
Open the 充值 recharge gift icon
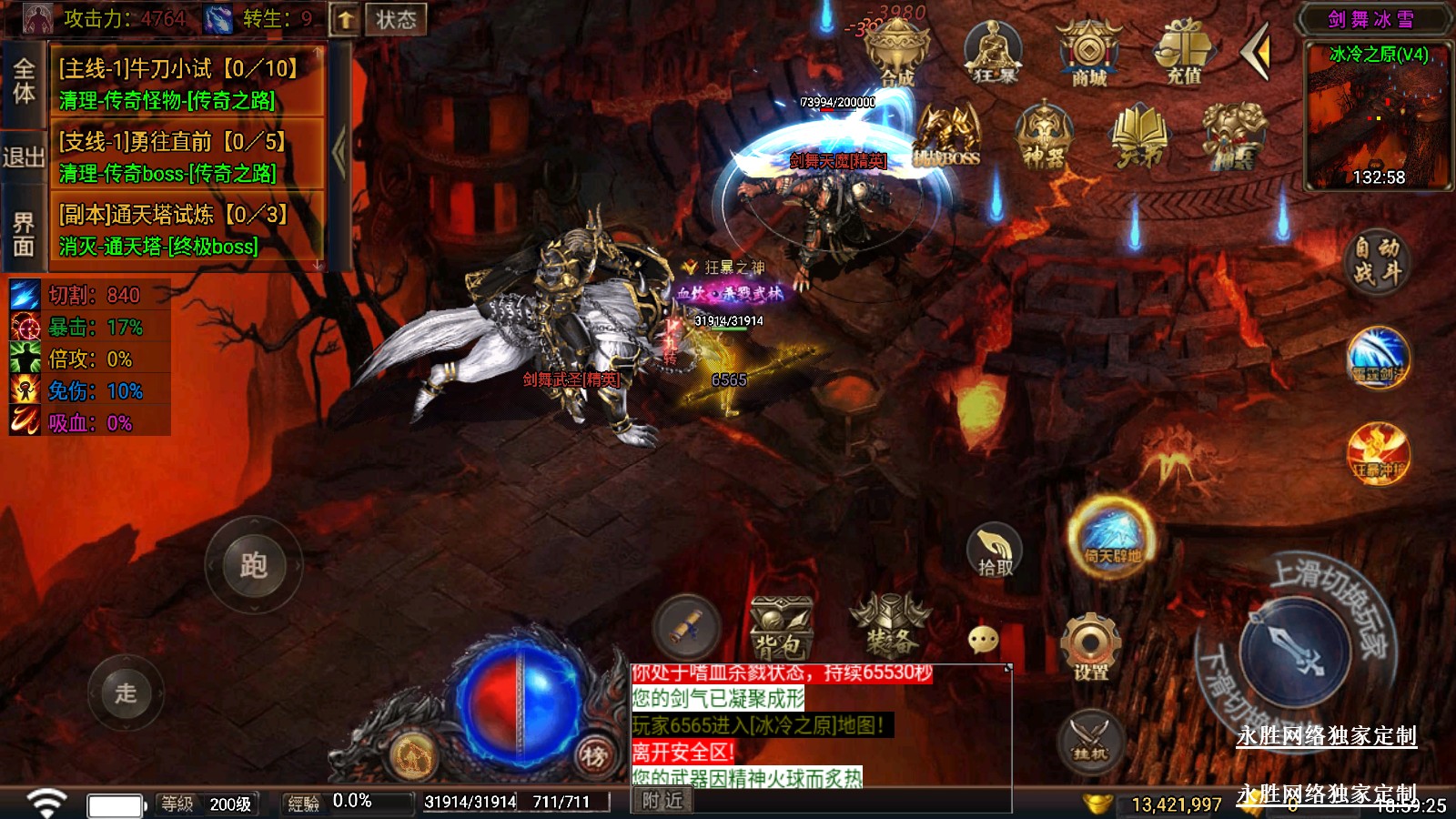tap(1184, 53)
